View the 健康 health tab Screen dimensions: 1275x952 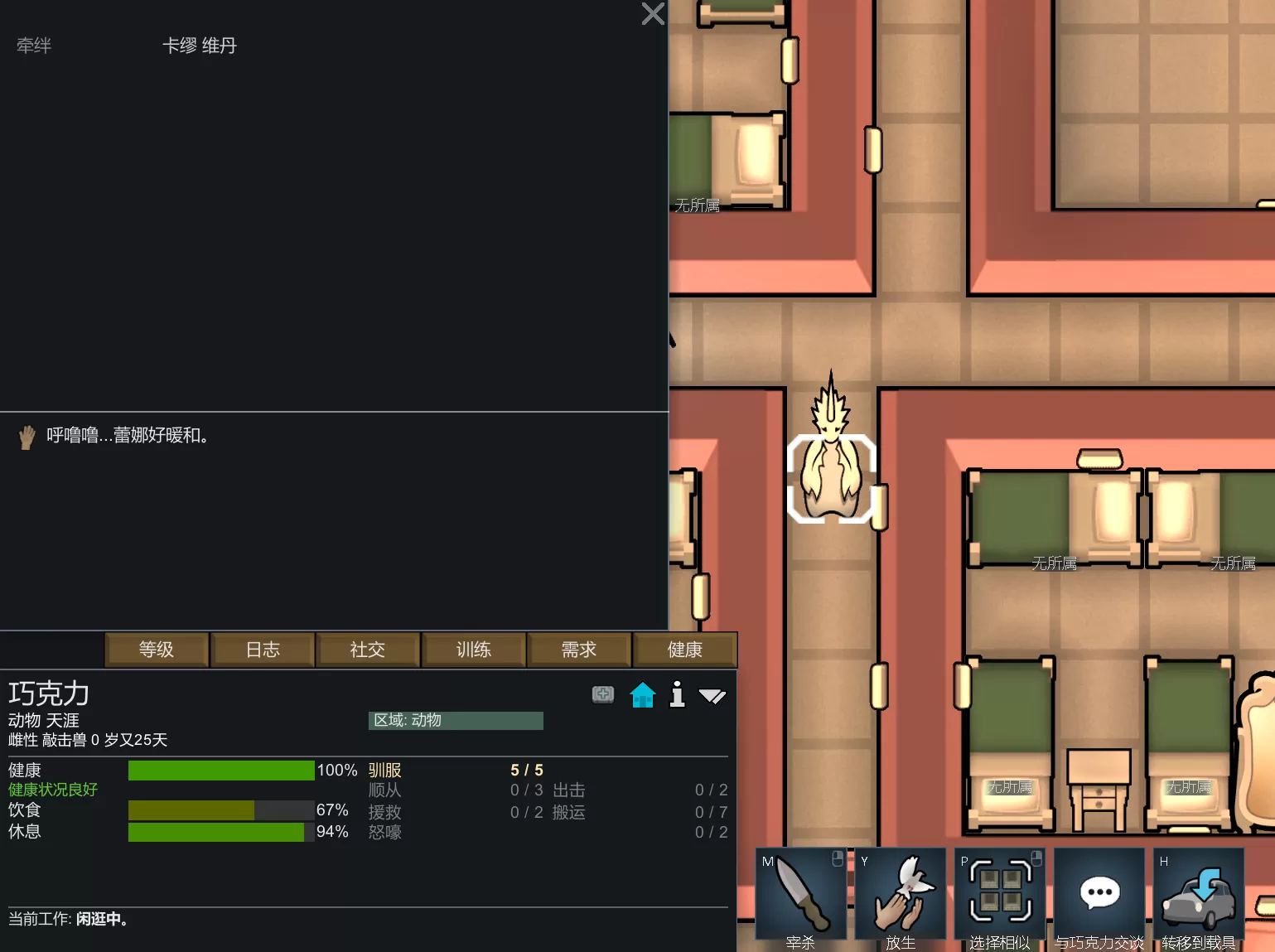tap(684, 650)
